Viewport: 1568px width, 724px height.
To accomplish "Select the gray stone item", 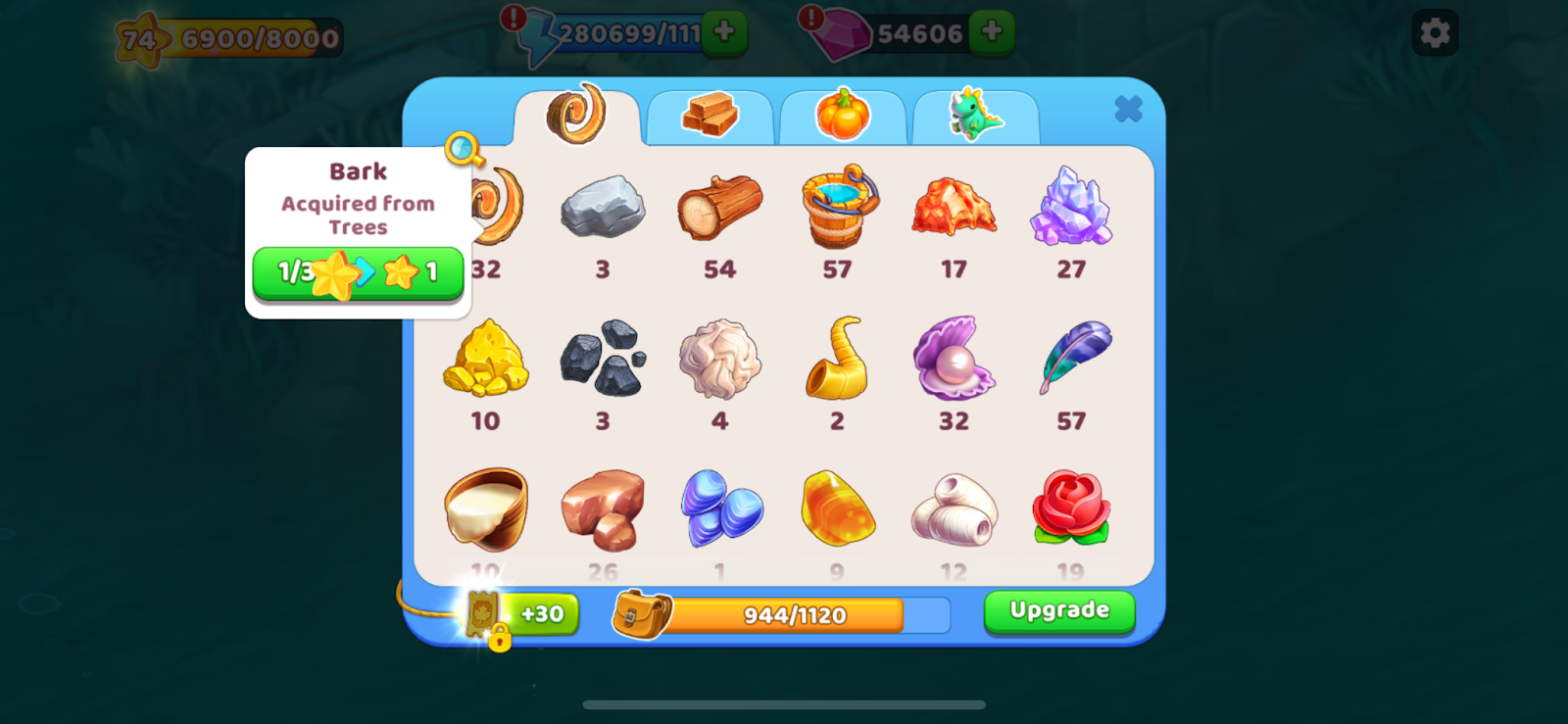I will point(603,207).
